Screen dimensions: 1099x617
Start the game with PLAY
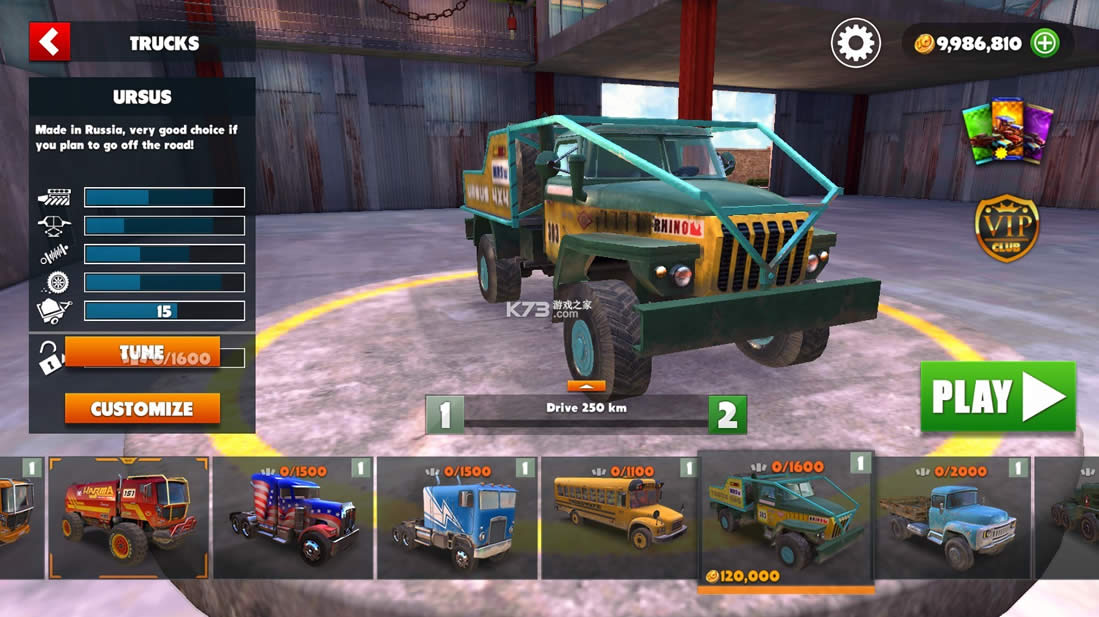pos(997,396)
